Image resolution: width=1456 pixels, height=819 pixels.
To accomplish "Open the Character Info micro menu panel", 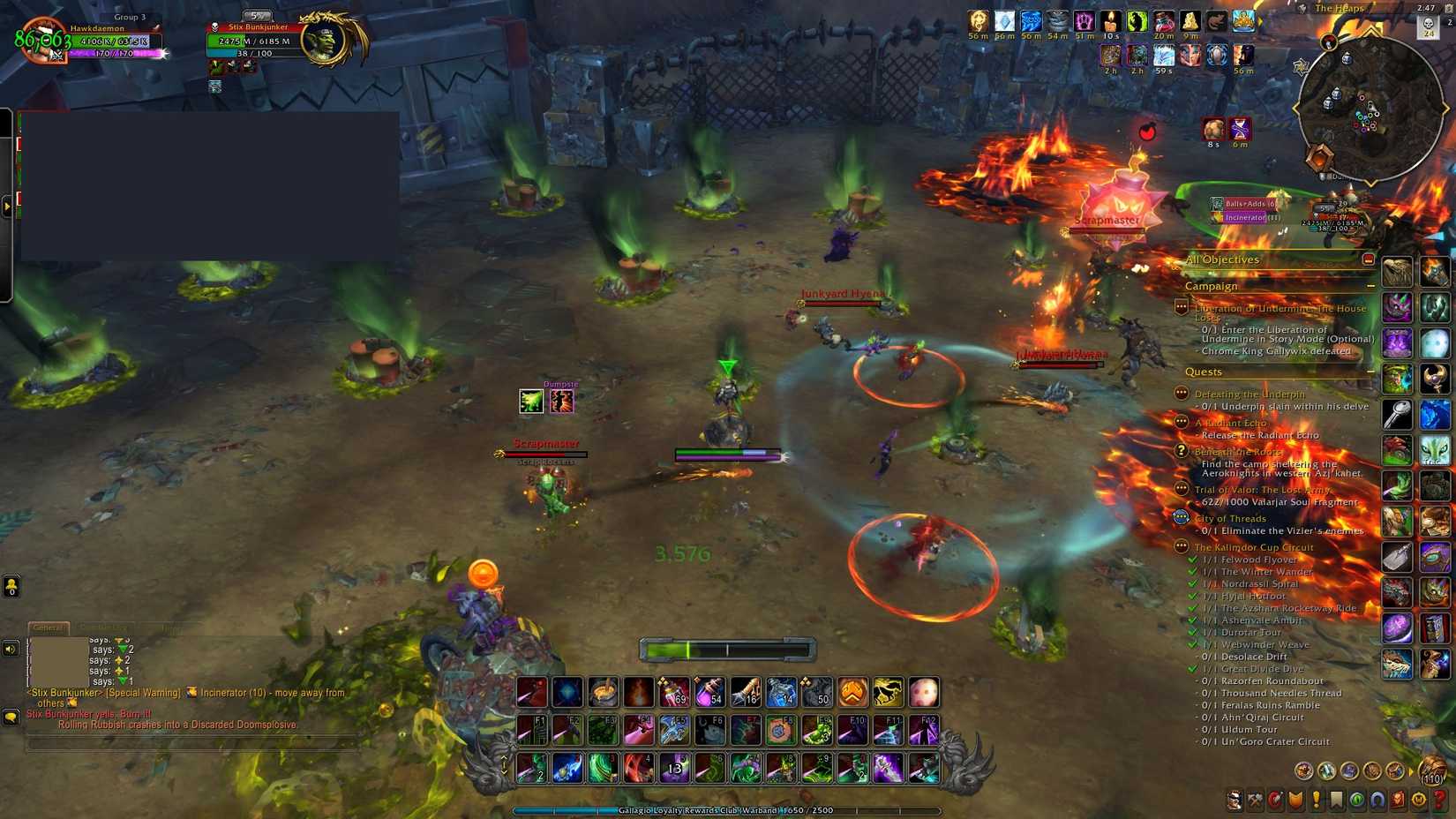I will click(1234, 800).
